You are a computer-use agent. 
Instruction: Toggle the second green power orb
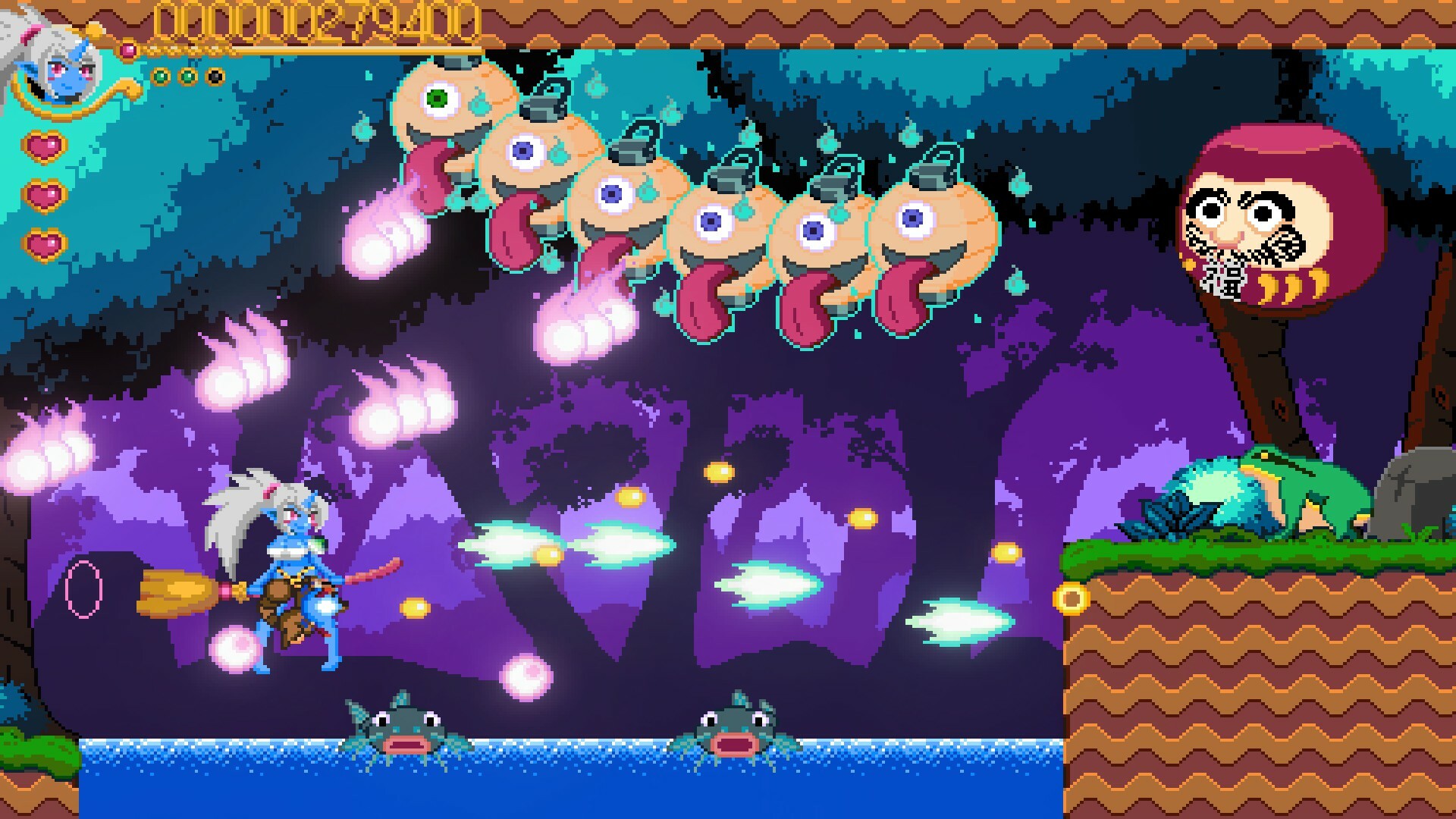(x=187, y=75)
